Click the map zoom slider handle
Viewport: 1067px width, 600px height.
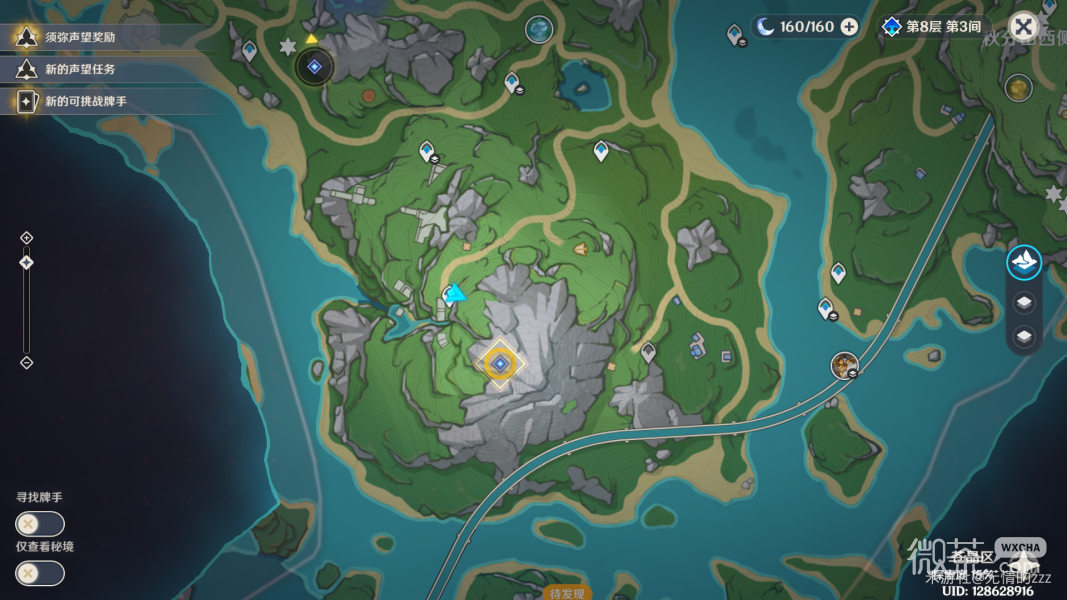[27, 262]
